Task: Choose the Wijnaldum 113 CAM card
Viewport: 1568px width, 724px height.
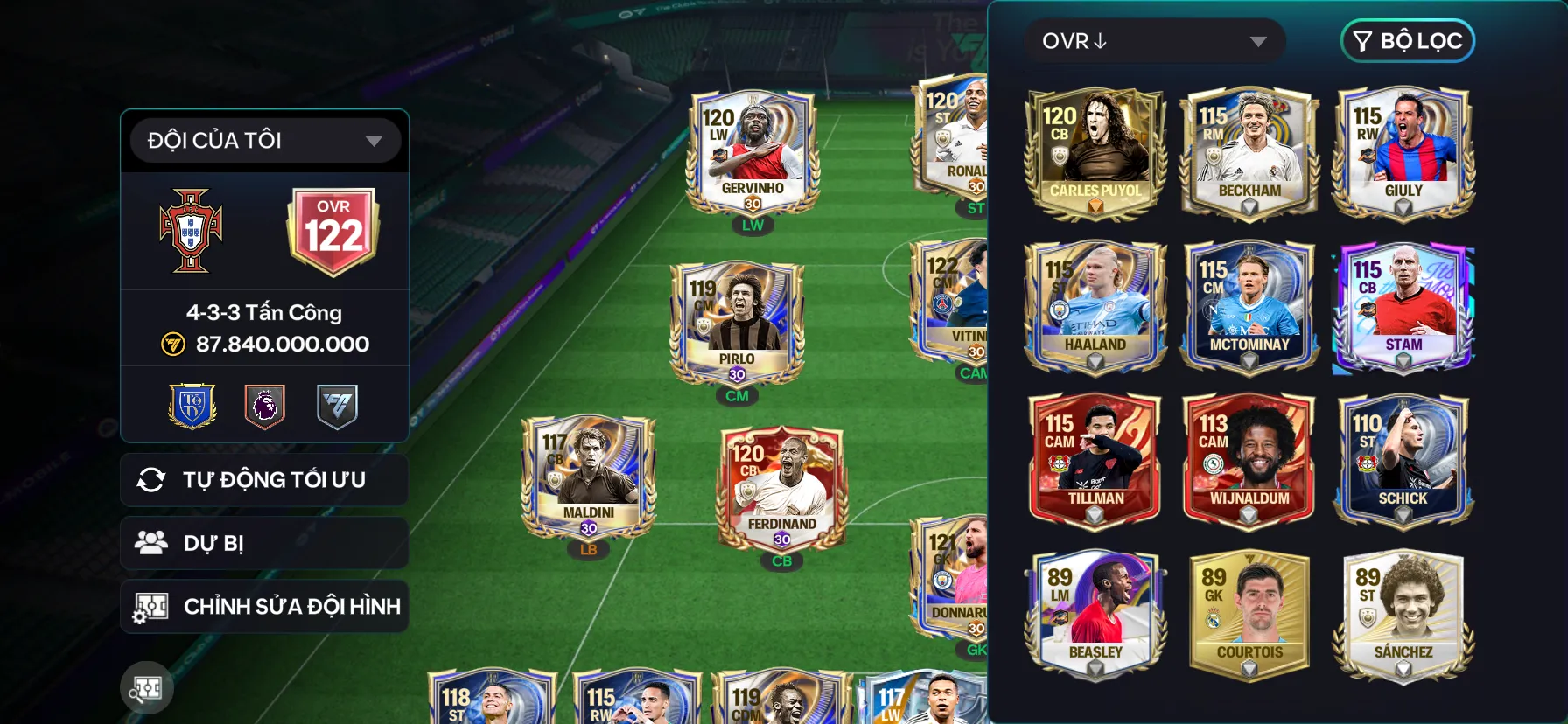Action: [x=1249, y=461]
